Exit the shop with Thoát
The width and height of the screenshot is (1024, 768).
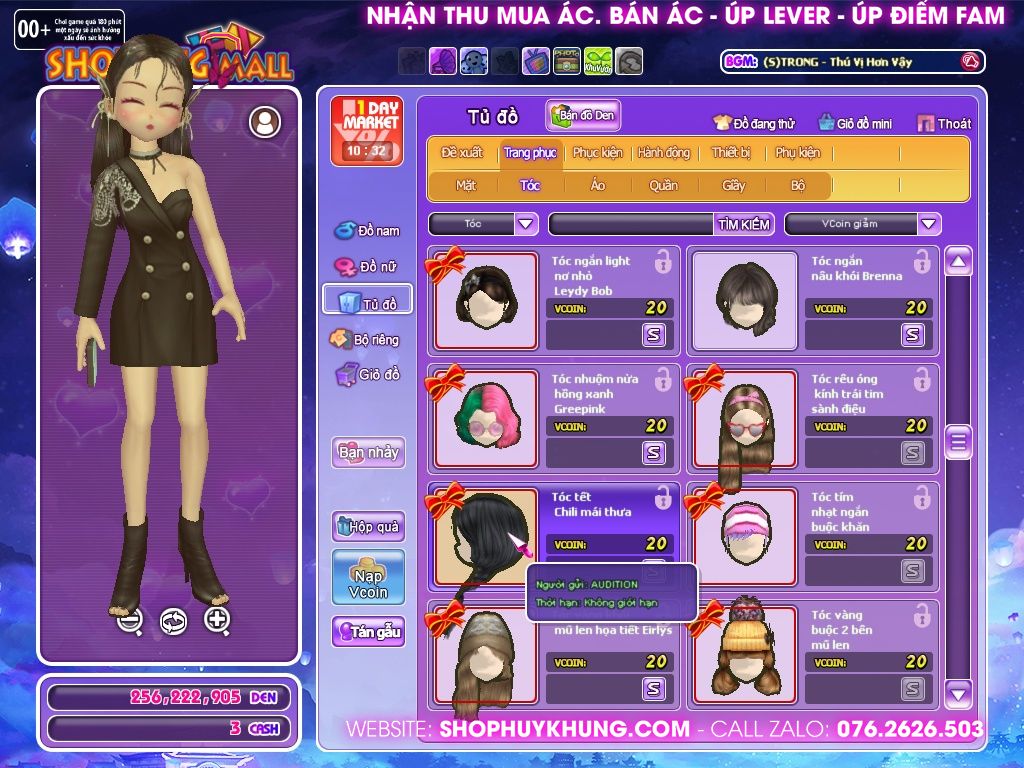tap(944, 123)
